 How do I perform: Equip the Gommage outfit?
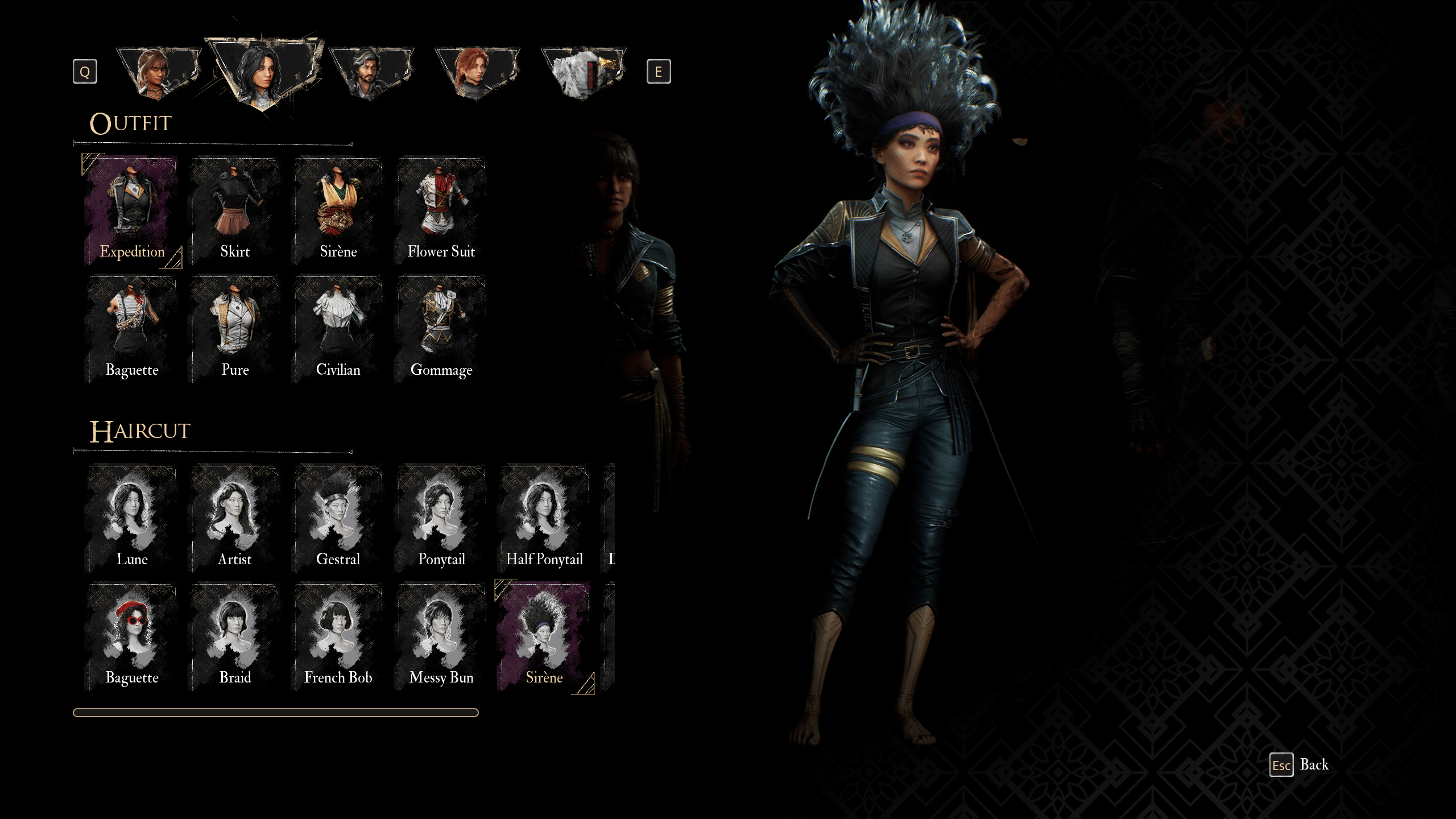click(x=441, y=329)
